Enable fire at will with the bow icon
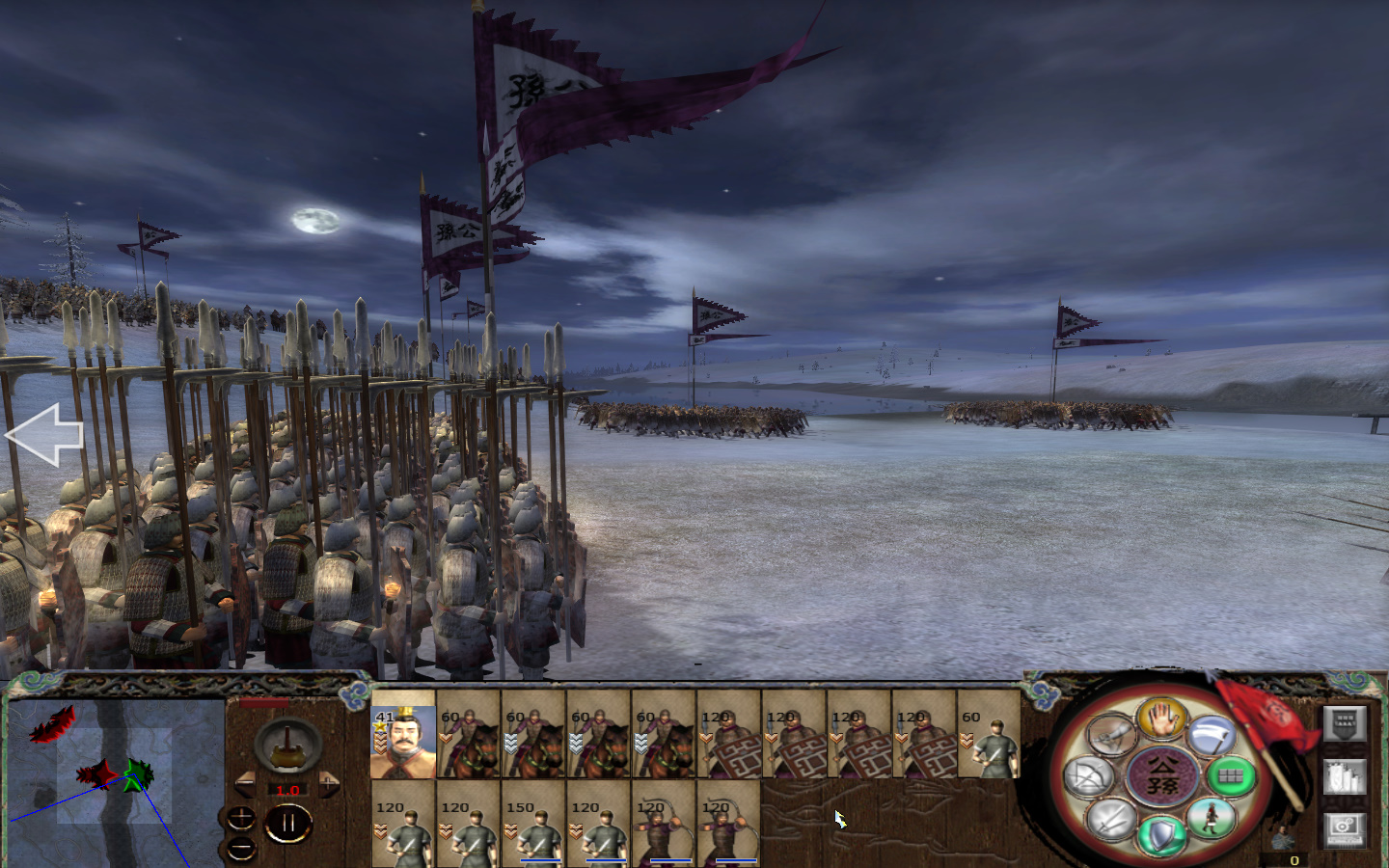This screenshot has width=1389, height=868. (x=1089, y=775)
